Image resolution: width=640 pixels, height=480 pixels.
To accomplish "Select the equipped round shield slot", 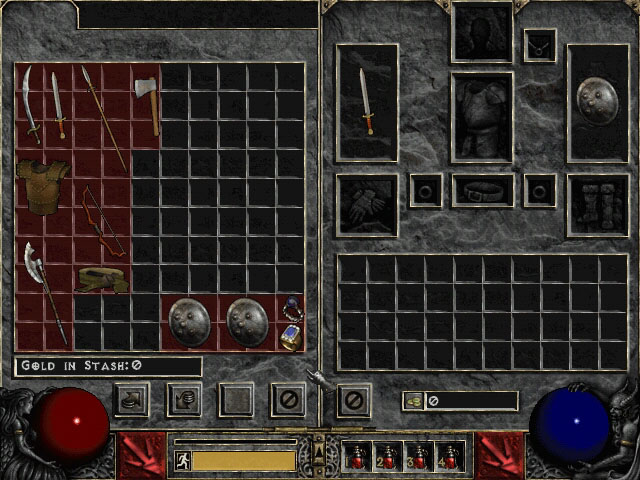I will tap(597, 101).
